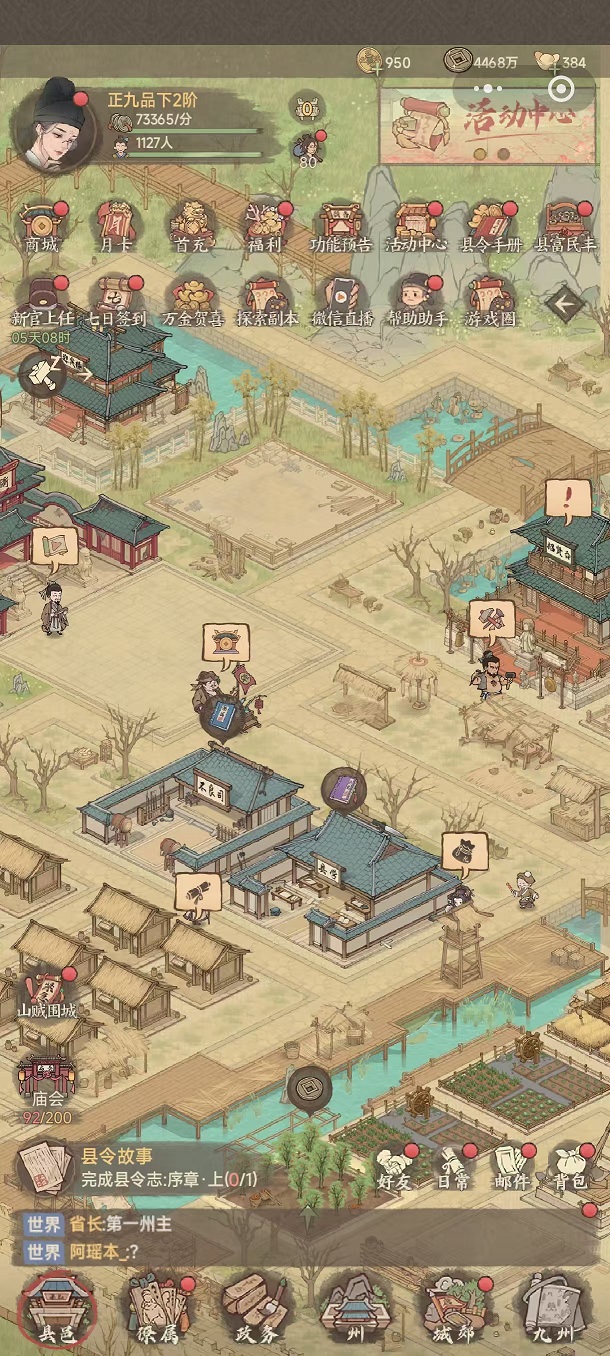Open the player avatar profile

coord(56,130)
